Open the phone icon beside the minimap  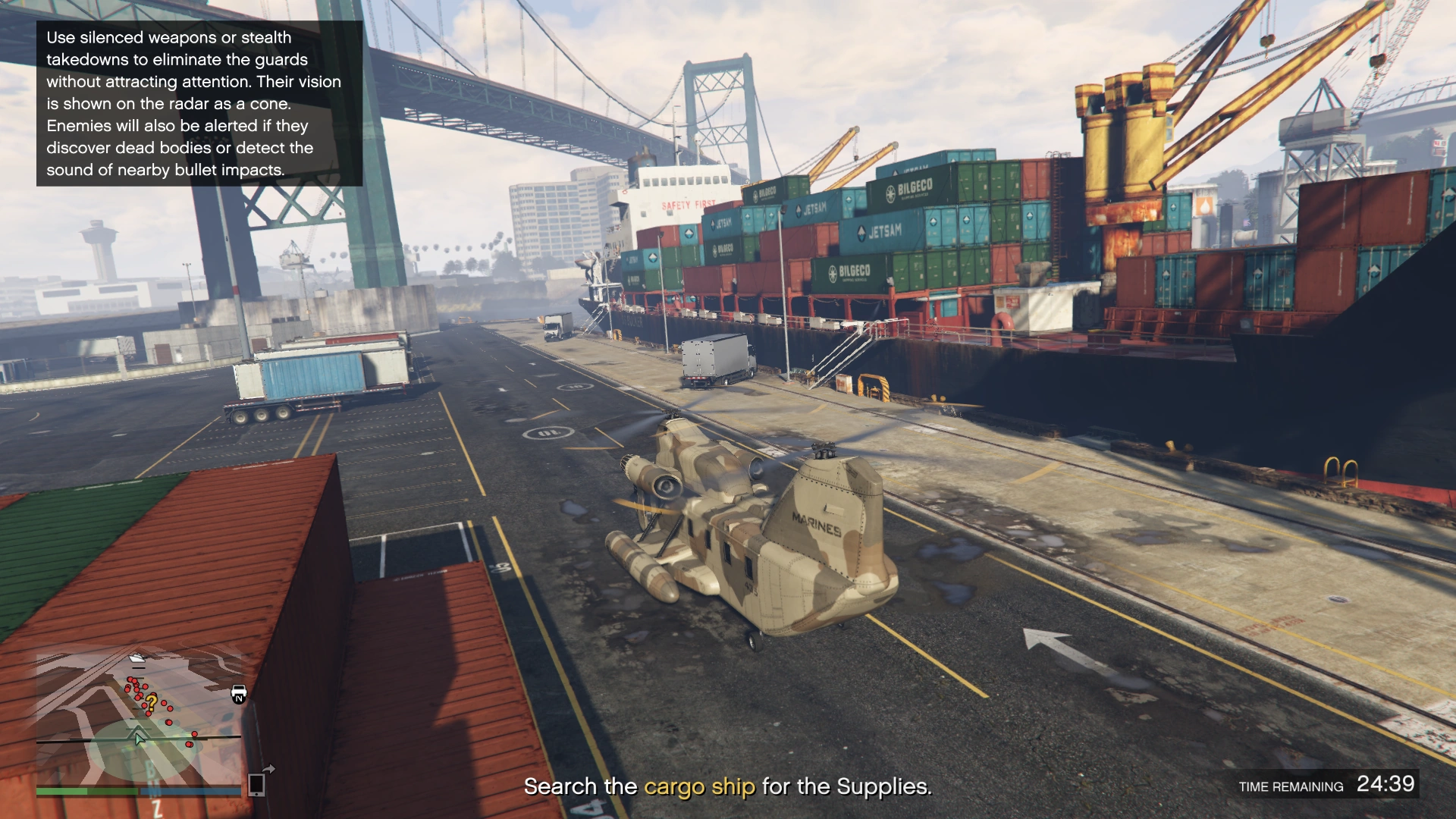coord(256,786)
